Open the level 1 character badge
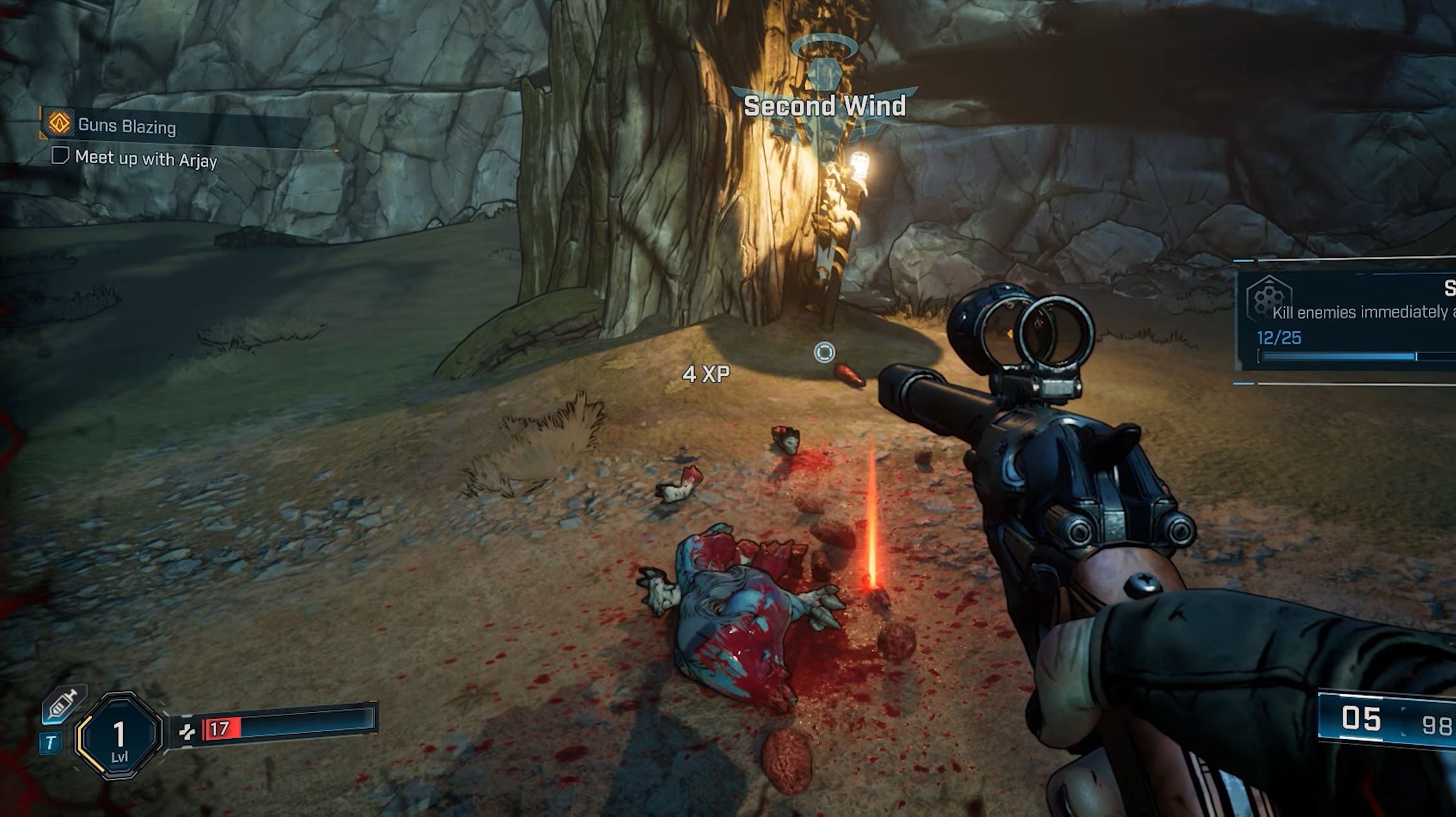This screenshot has width=1456, height=817. [119, 736]
